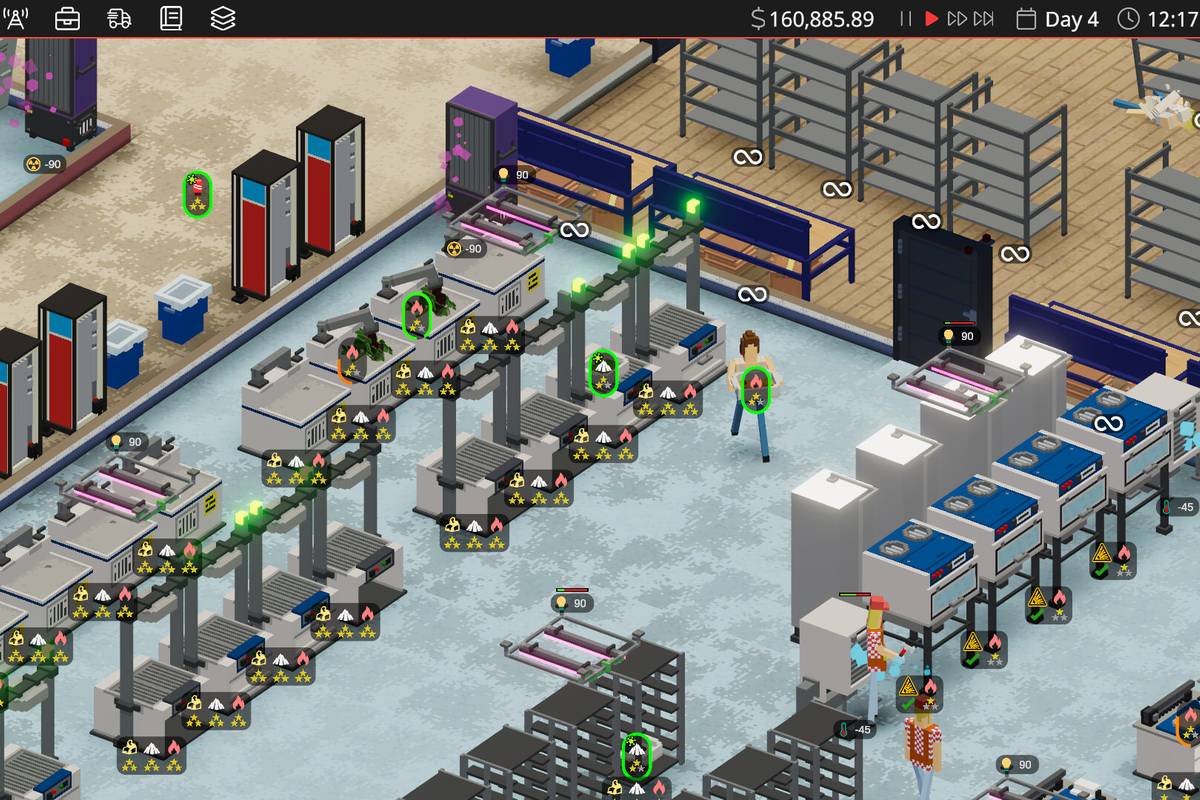The width and height of the screenshot is (1200, 800).
Task: Open the briefcase menu
Action: point(68,18)
